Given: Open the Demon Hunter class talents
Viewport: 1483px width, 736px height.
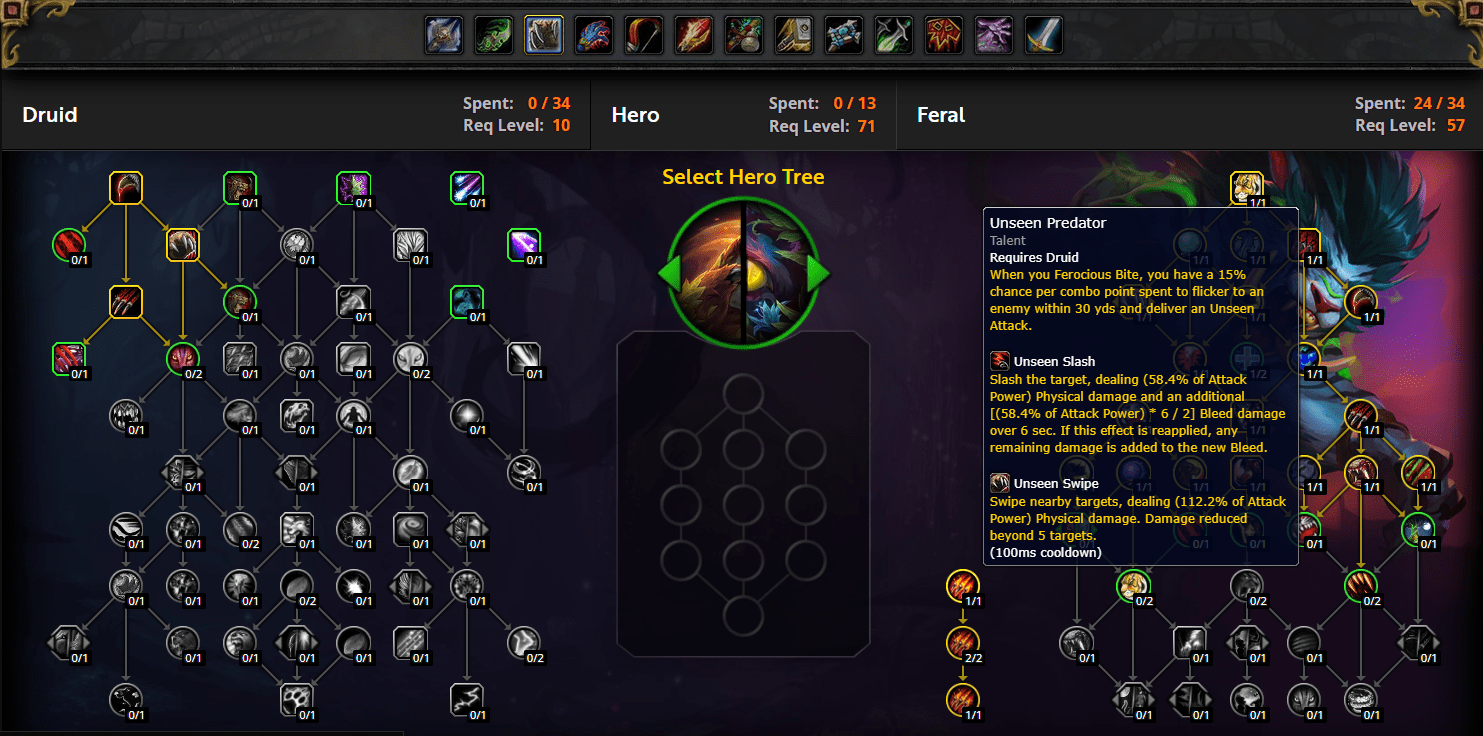Looking at the screenshot, I should point(493,34).
